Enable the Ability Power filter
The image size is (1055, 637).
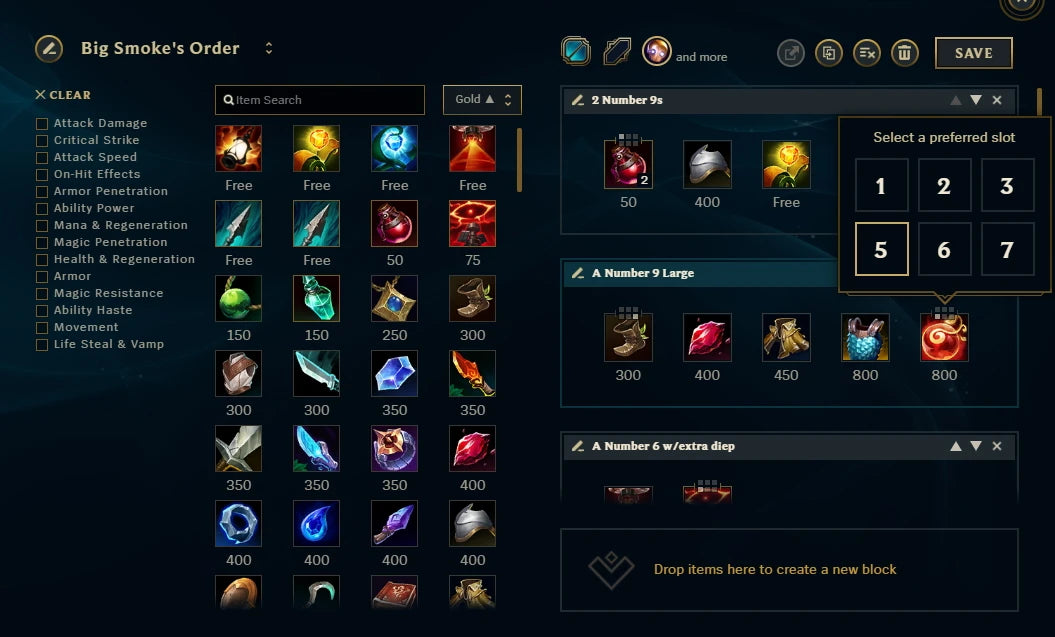(x=42, y=209)
